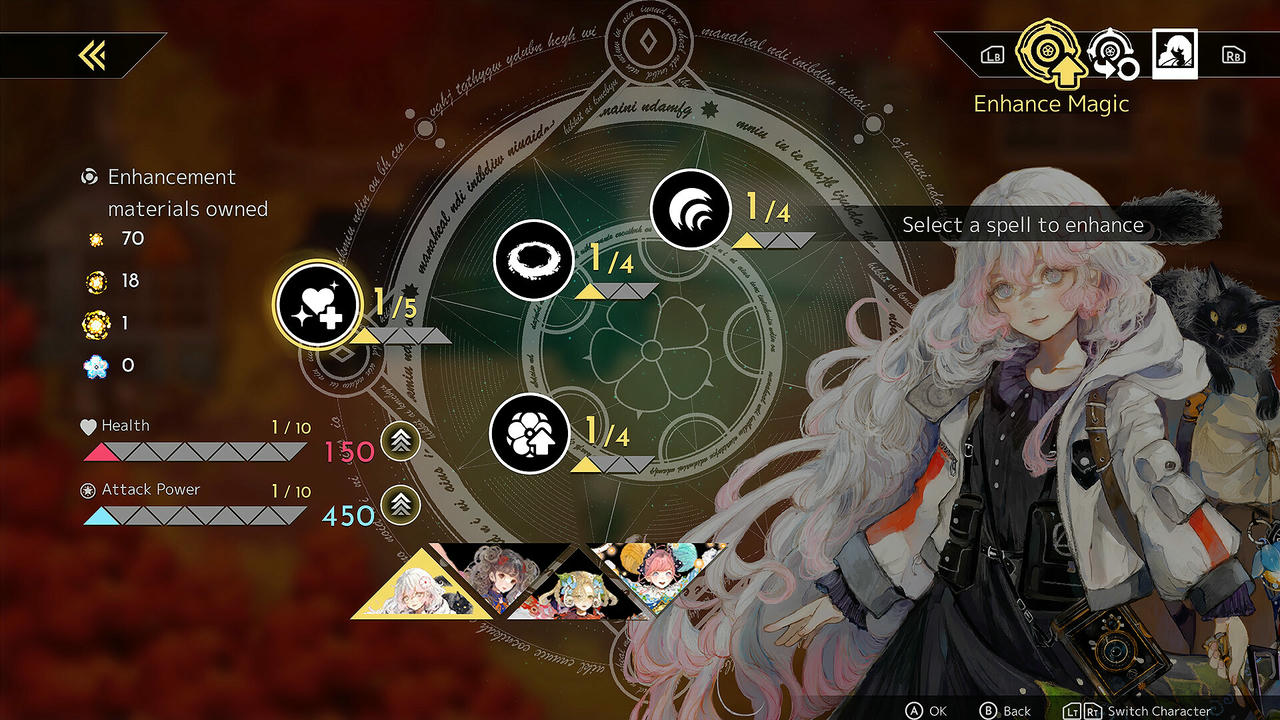Click the Attack Power upgrade chevron for 450
Screen dimensions: 1280x720
point(398,505)
